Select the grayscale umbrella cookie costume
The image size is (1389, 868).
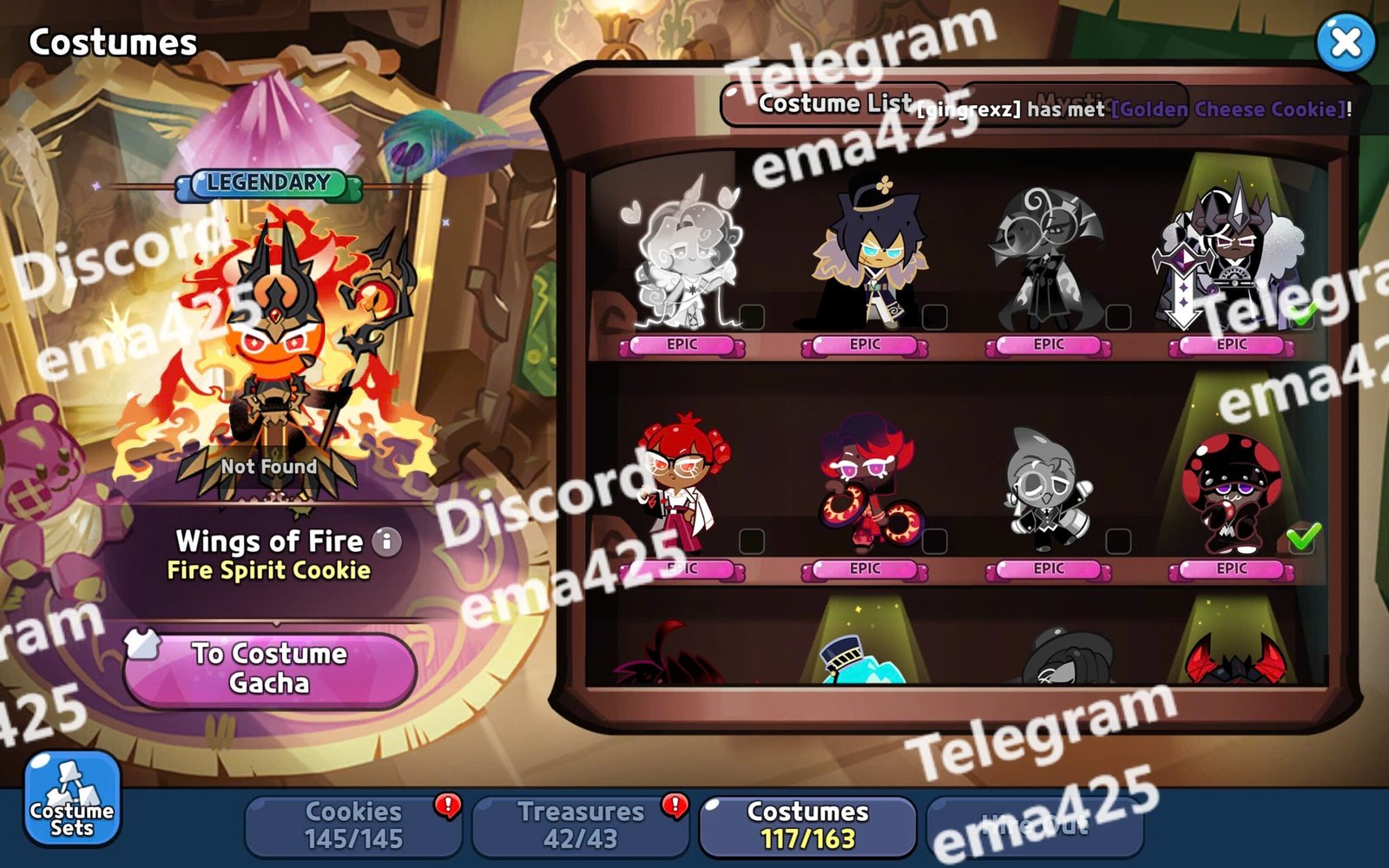tap(1049, 256)
